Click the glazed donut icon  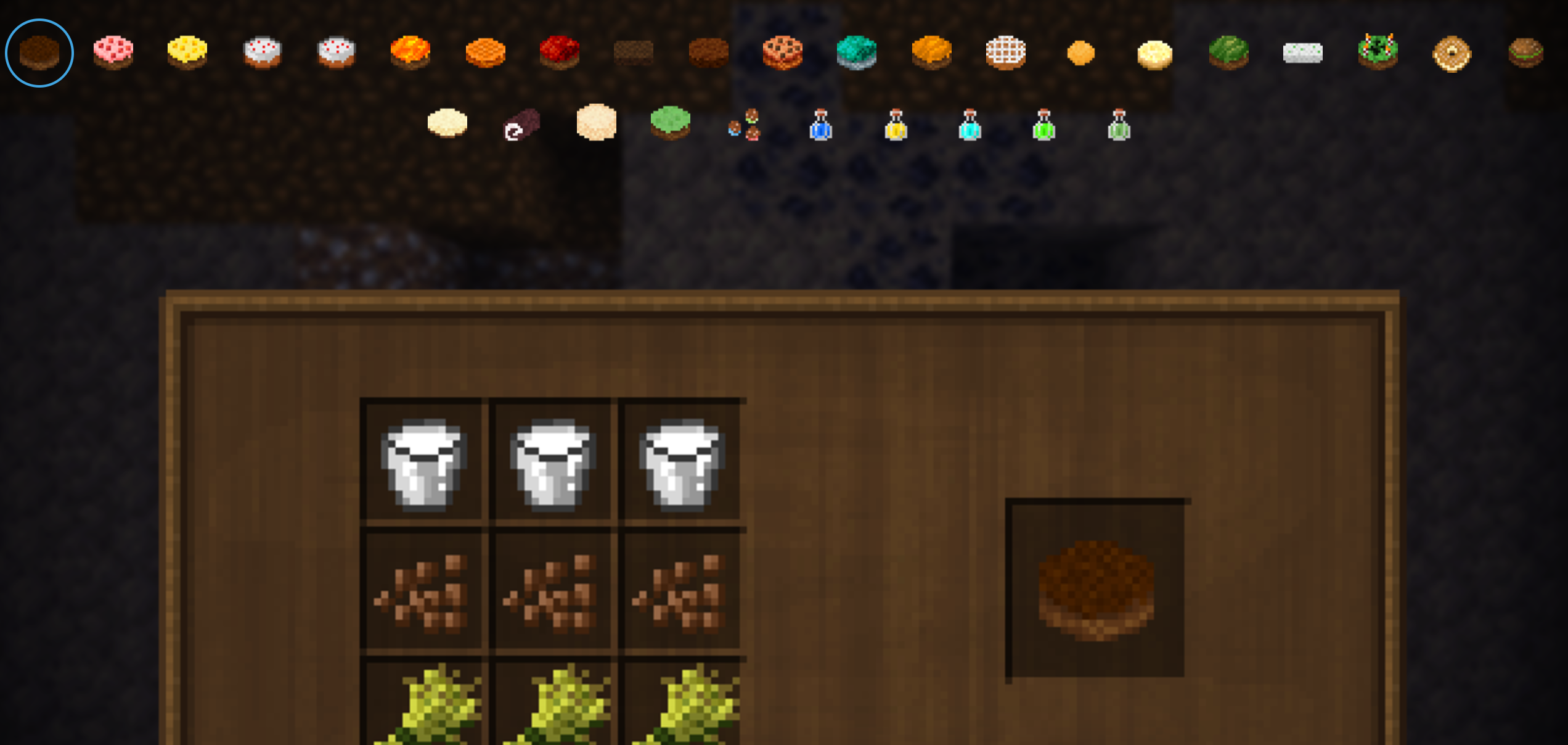[1452, 53]
